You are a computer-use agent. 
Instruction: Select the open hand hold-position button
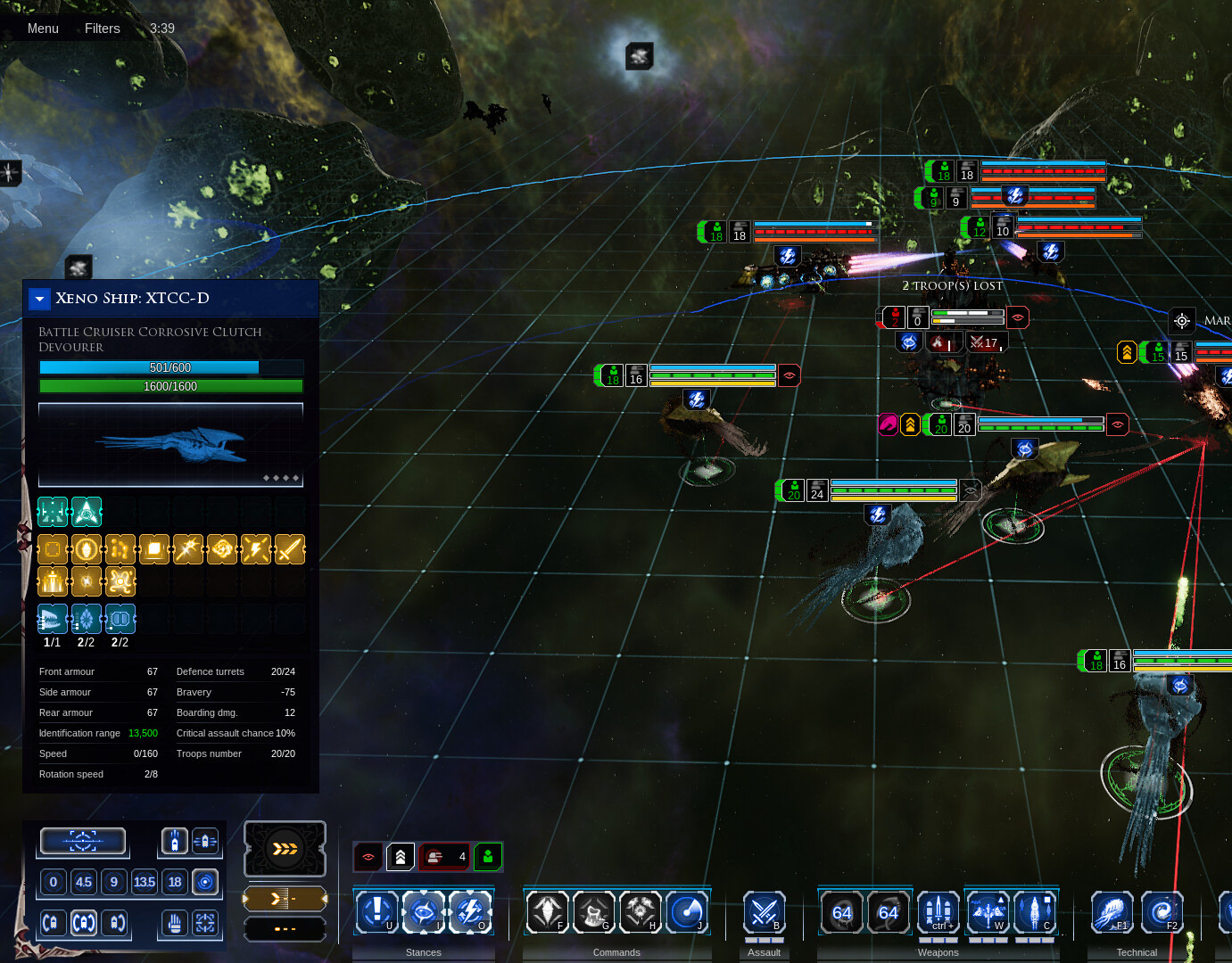[x=175, y=923]
